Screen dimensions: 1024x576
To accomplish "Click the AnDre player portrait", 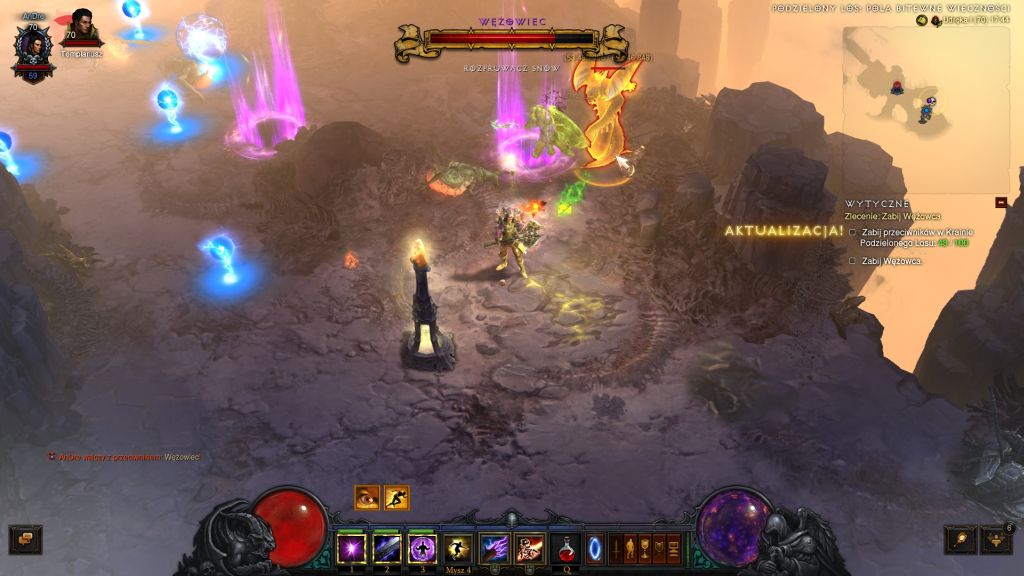I will point(32,48).
